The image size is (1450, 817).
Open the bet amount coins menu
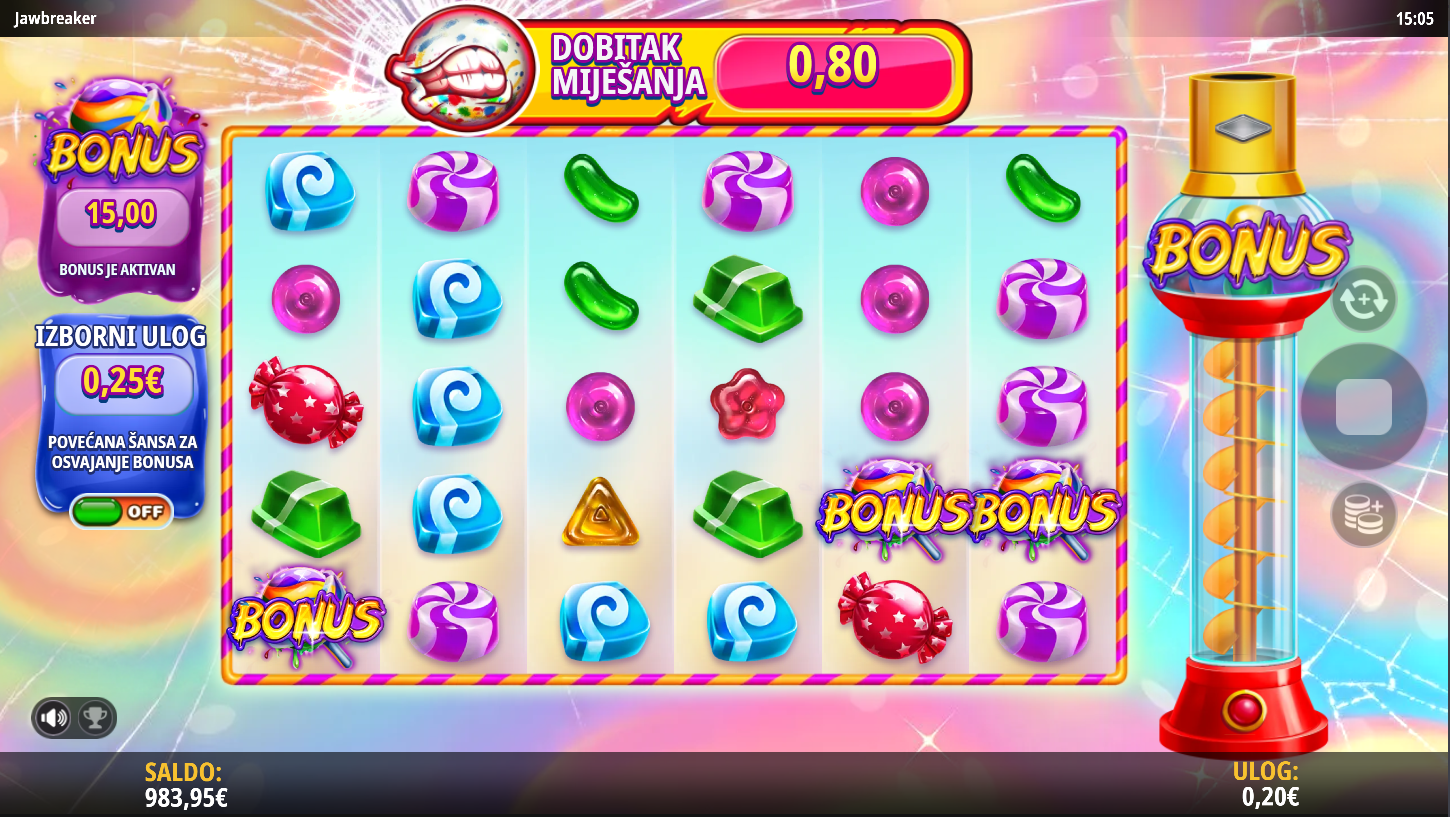tap(1364, 514)
